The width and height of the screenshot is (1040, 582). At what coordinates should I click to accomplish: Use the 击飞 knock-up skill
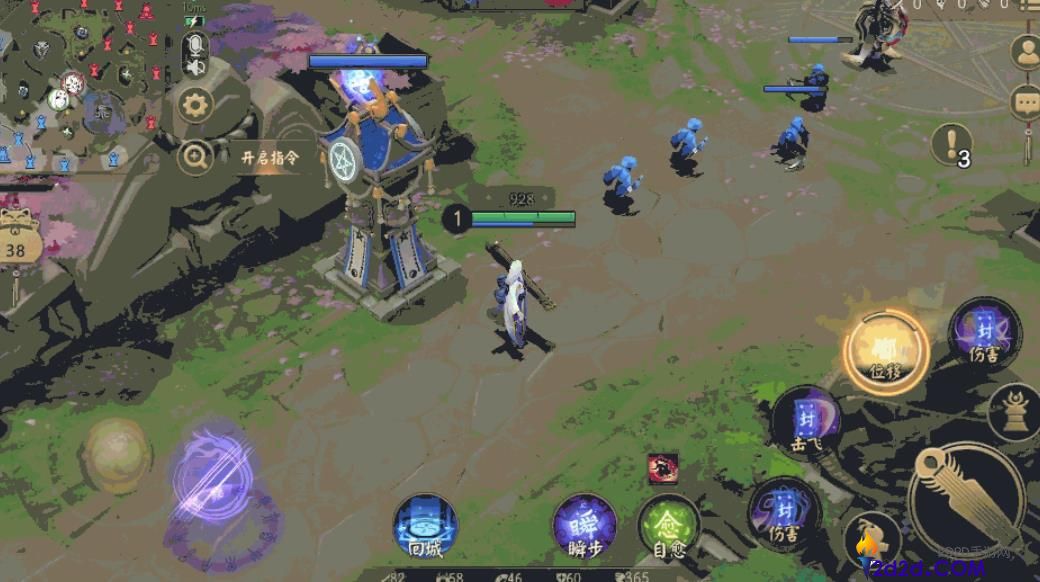pos(806,421)
